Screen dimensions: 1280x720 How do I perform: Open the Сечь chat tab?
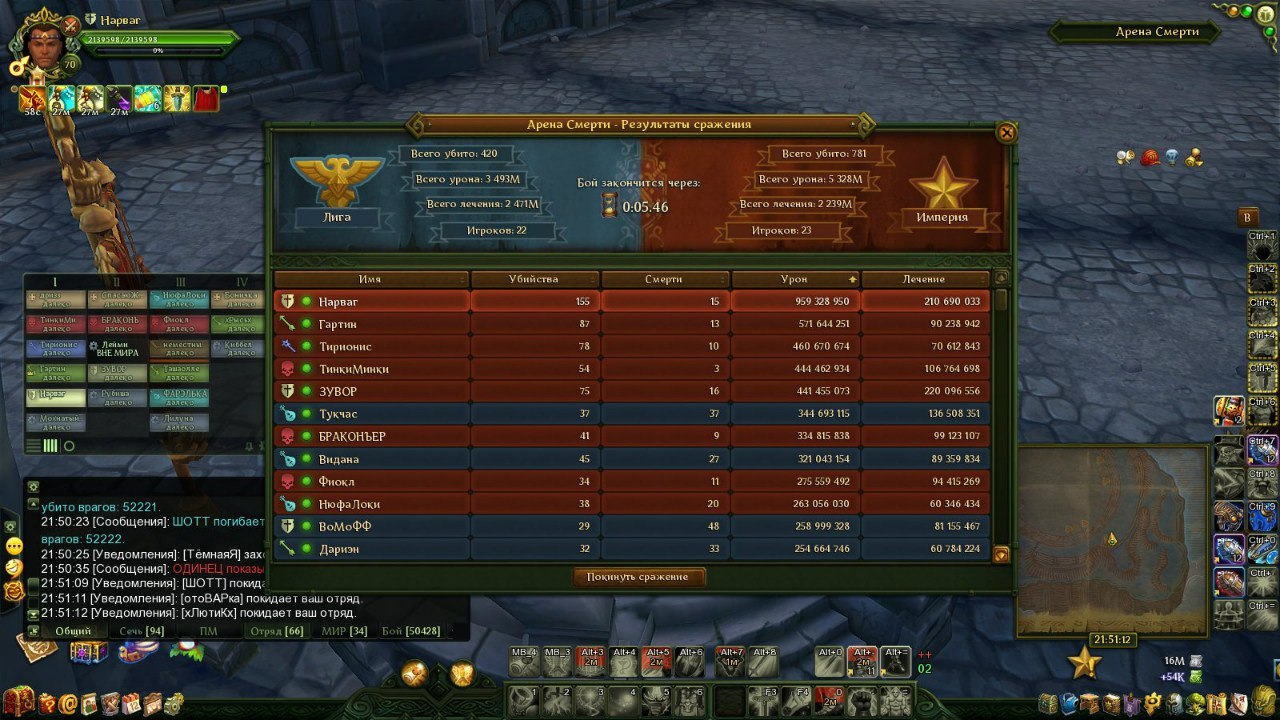point(142,631)
